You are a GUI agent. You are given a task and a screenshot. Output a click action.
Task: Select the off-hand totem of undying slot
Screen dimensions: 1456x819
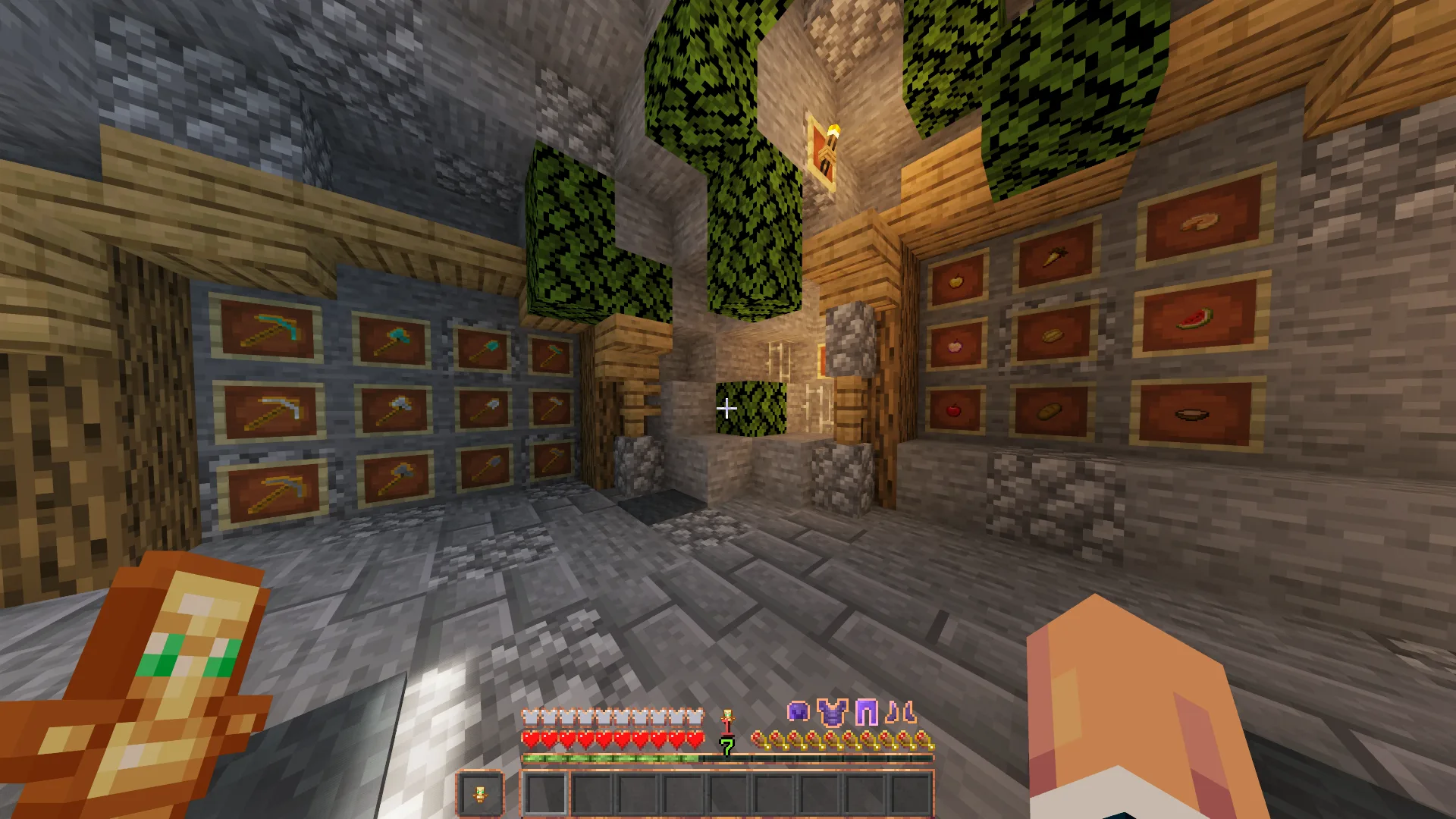(x=479, y=794)
